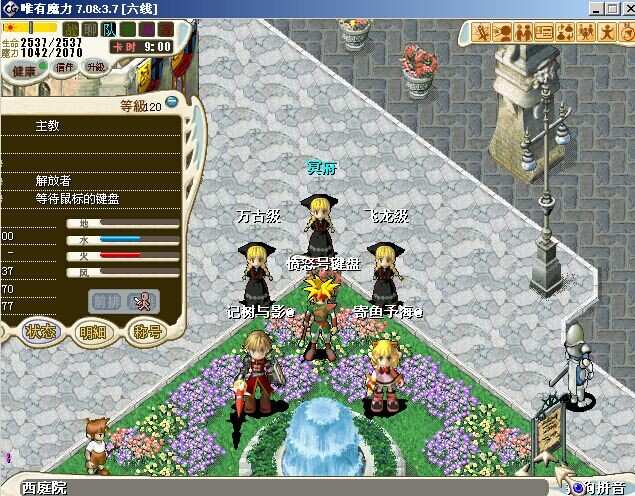Open the three-people family group icon
This screenshot has height=496, width=635.
(586, 31)
